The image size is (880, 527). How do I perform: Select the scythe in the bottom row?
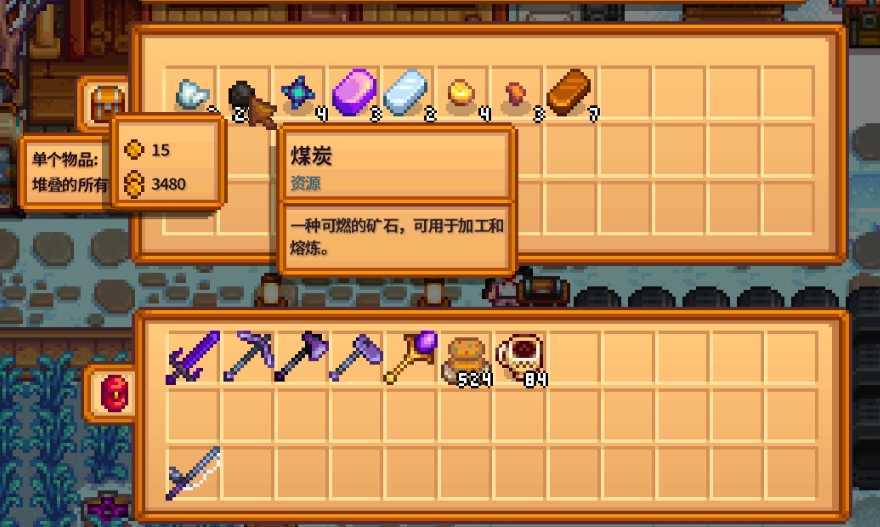coord(191,471)
